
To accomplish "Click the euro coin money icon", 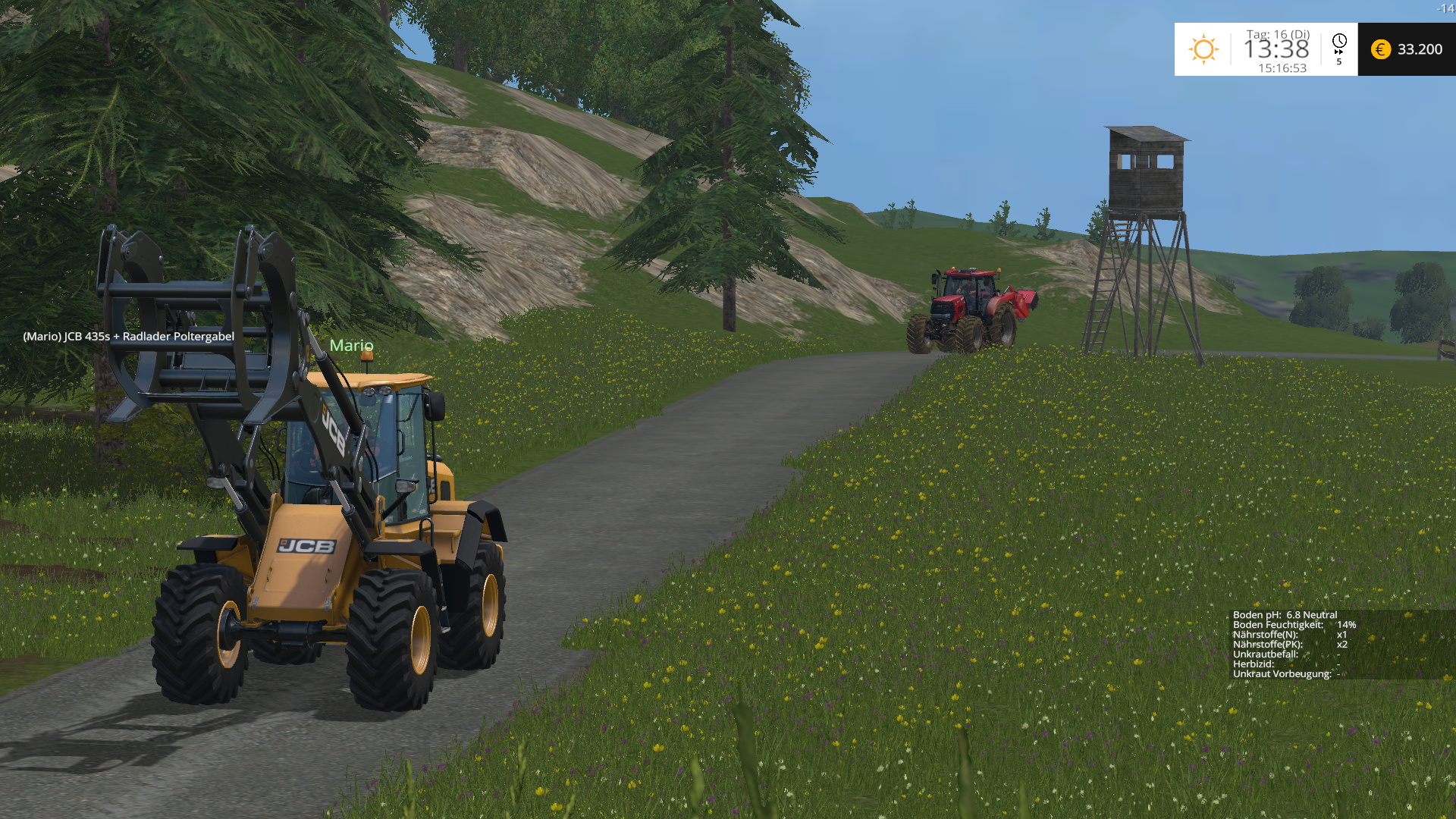I will [x=1381, y=49].
